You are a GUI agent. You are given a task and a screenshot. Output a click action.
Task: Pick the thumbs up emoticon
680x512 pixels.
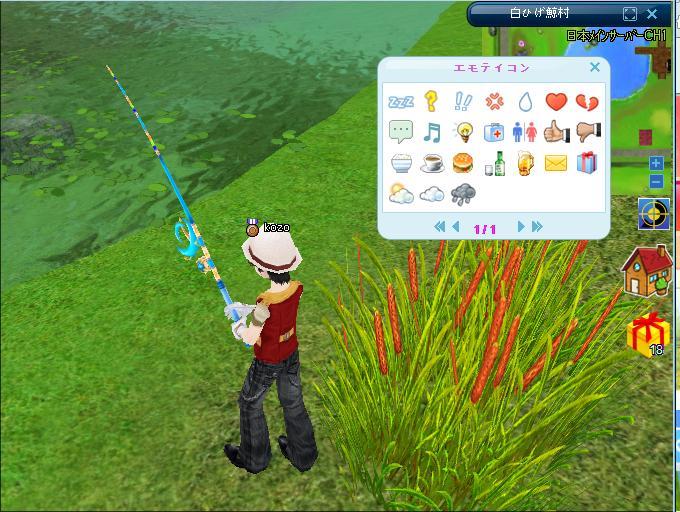556,132
